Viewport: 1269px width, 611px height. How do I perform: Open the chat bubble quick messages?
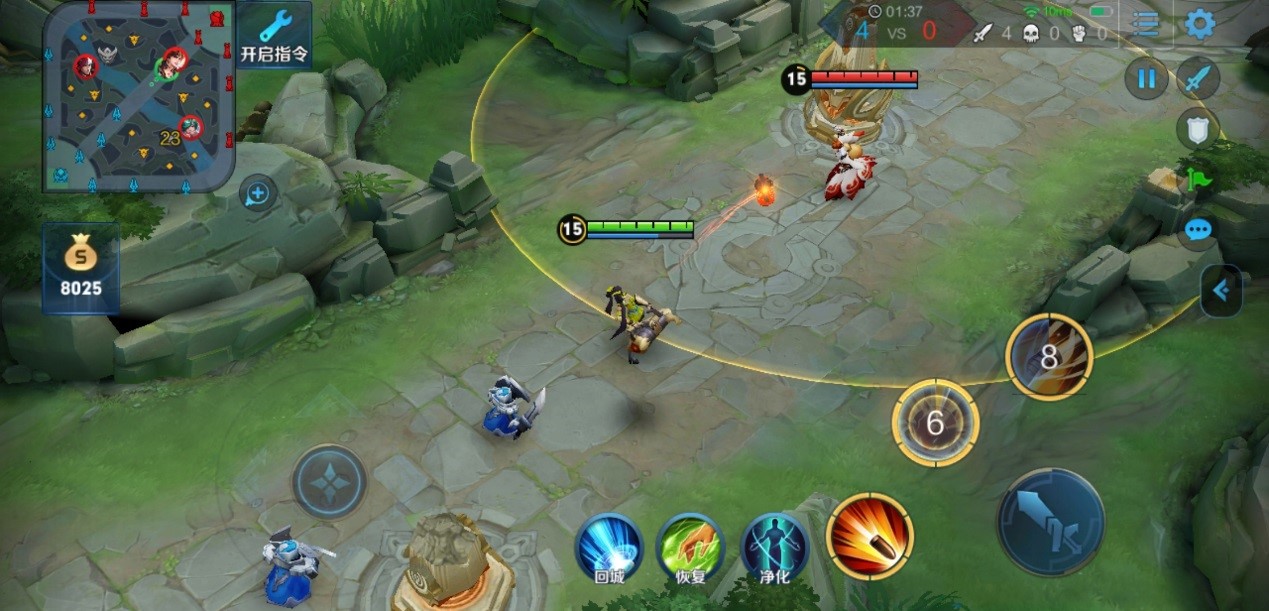[x=1198, y=231]
